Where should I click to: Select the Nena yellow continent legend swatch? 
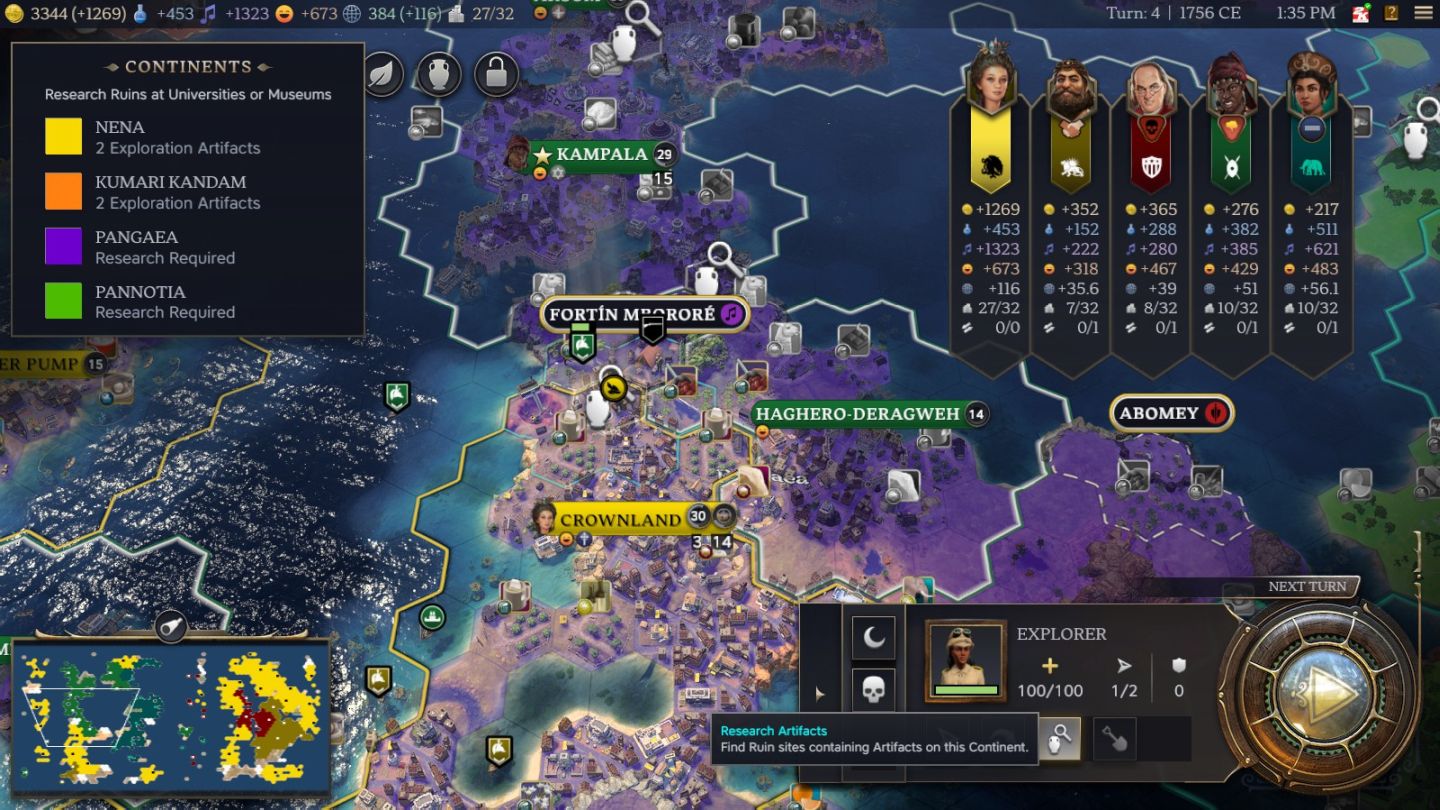click(63, 137)
